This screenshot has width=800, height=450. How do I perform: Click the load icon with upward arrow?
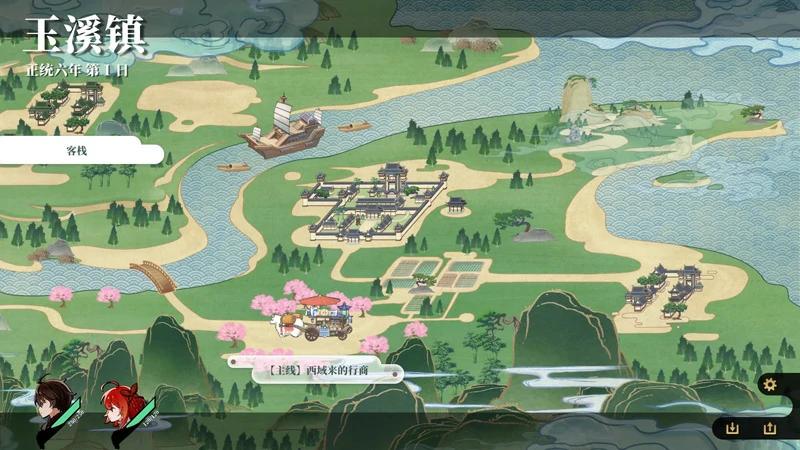(x=769, y=428)
